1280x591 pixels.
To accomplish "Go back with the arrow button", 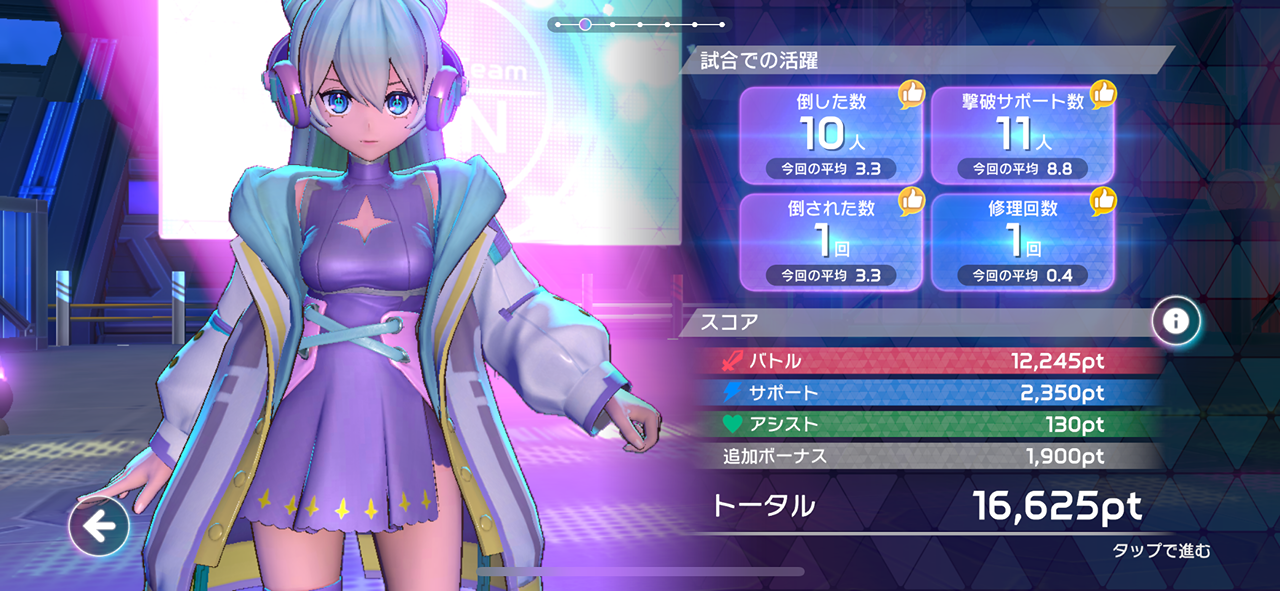I will (99, 525).
